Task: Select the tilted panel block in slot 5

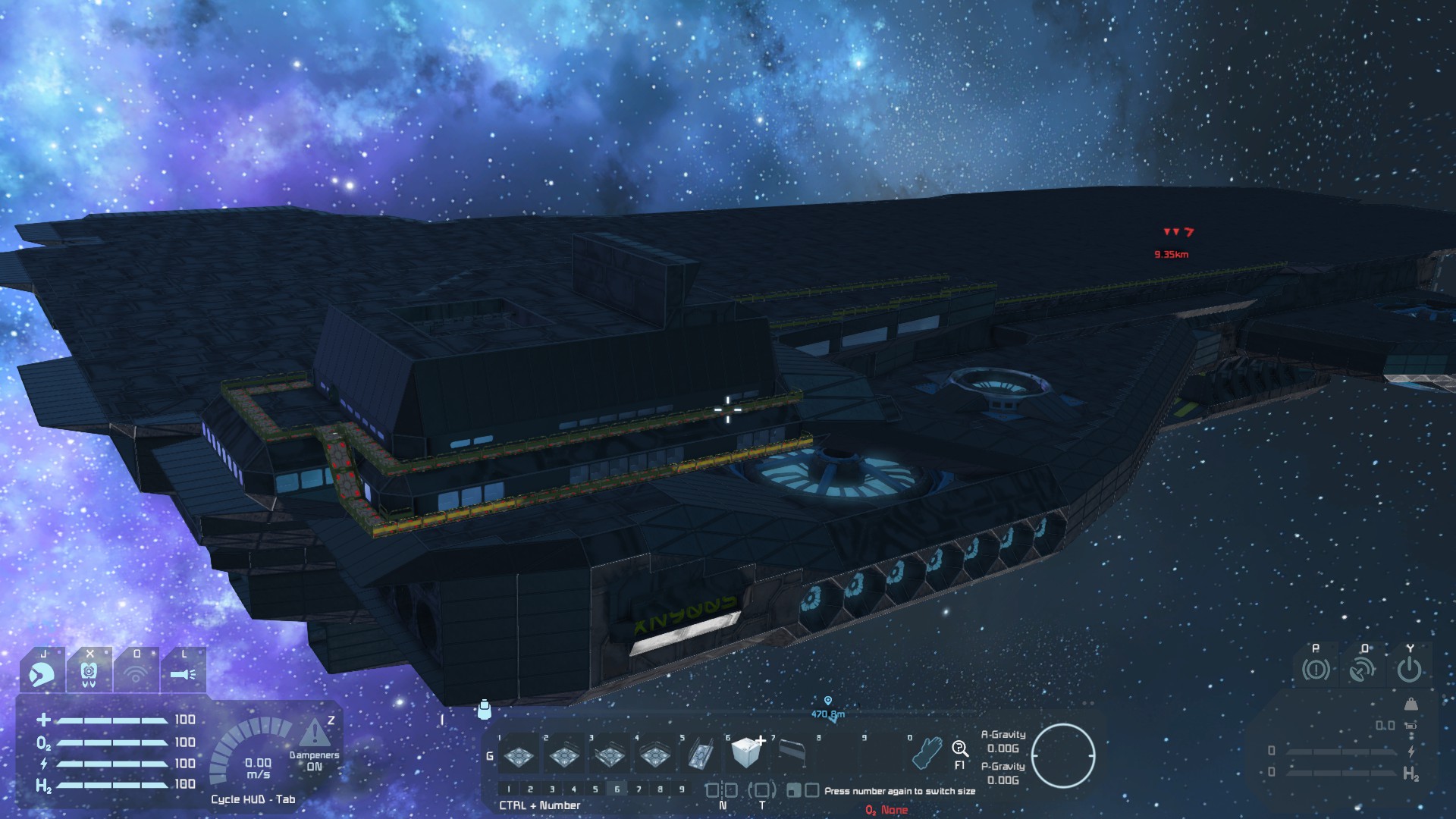Action: [699, 755]
